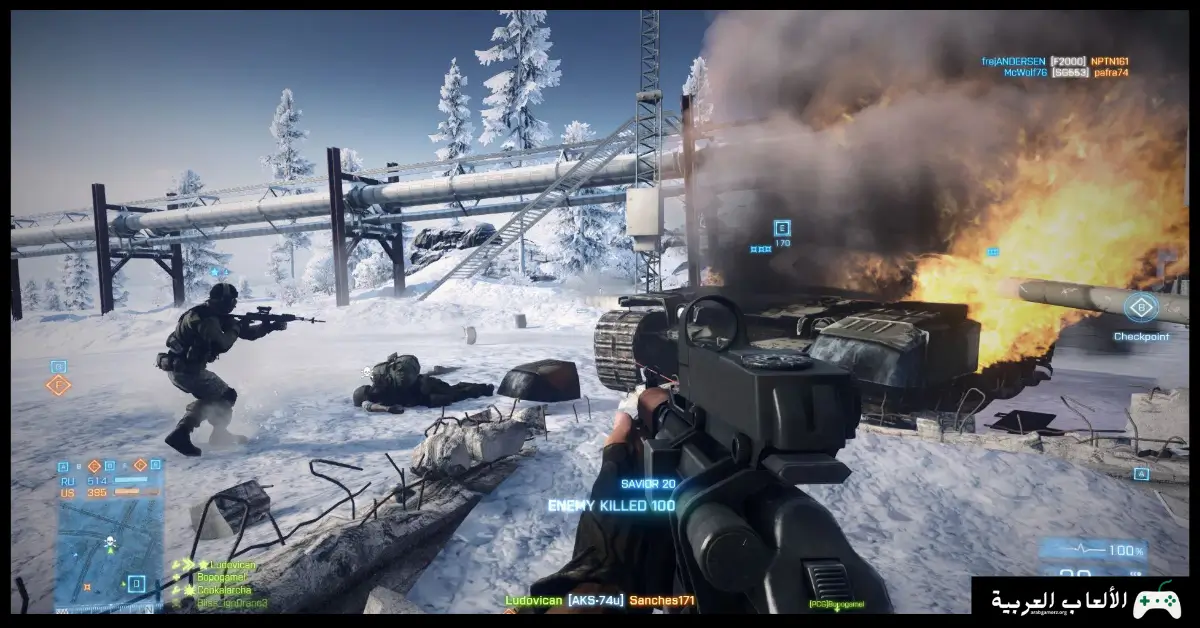Select Bliss_ignDrano3 in the squad list

tap(232, 602)
